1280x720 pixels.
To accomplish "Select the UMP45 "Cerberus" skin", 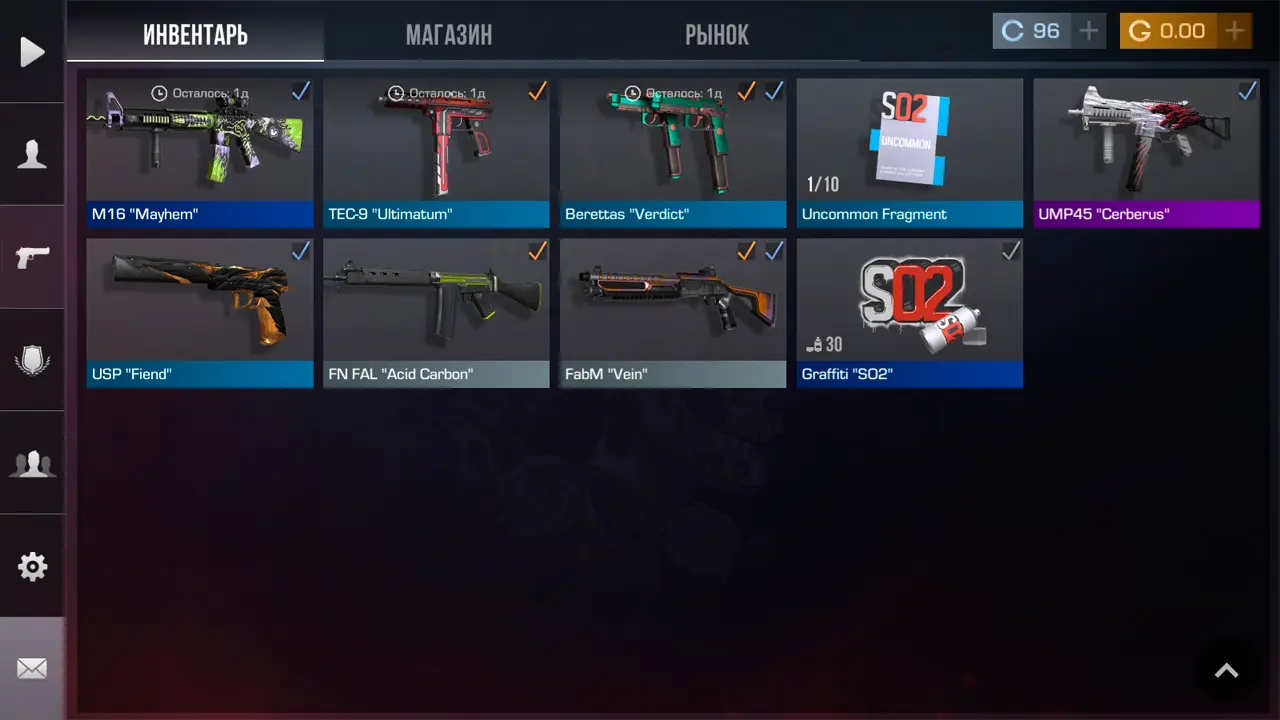I will [x=1146, y=152].
